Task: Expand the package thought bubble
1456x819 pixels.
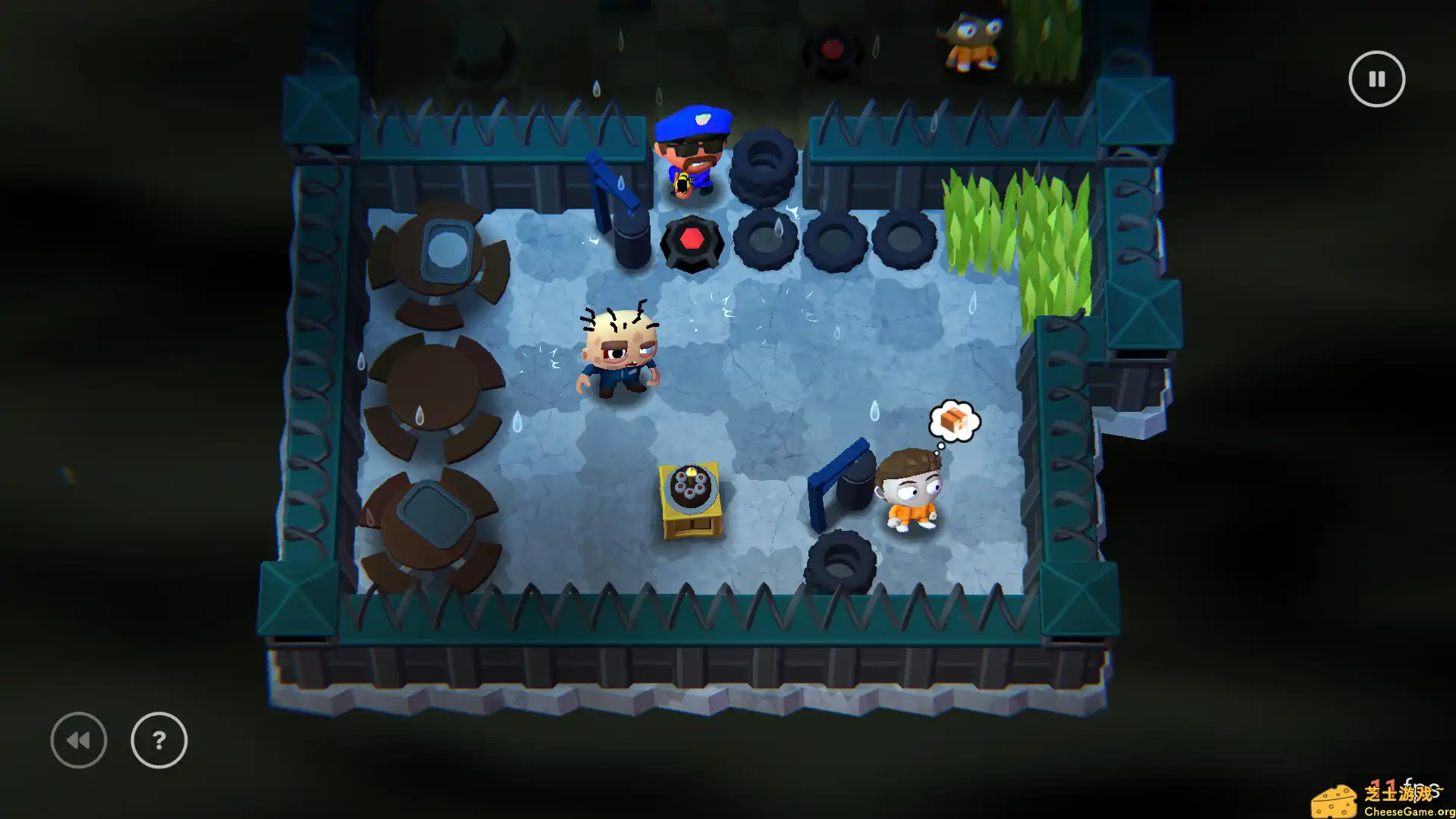Action: (x=954, y=419)
